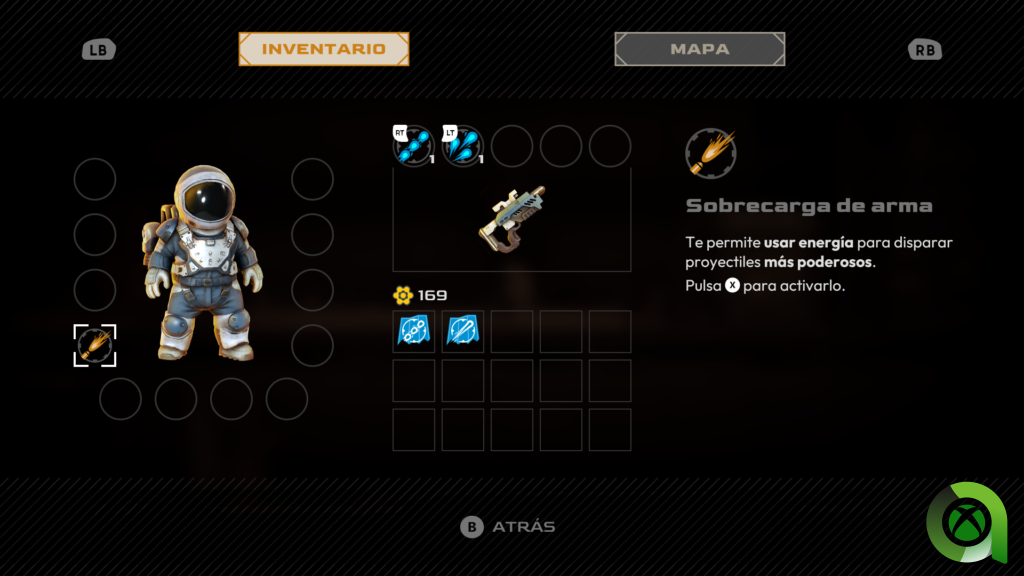Select the equipped weapon overload suit slot
This screenshot has width=1024, height=576.
(95, 345)
